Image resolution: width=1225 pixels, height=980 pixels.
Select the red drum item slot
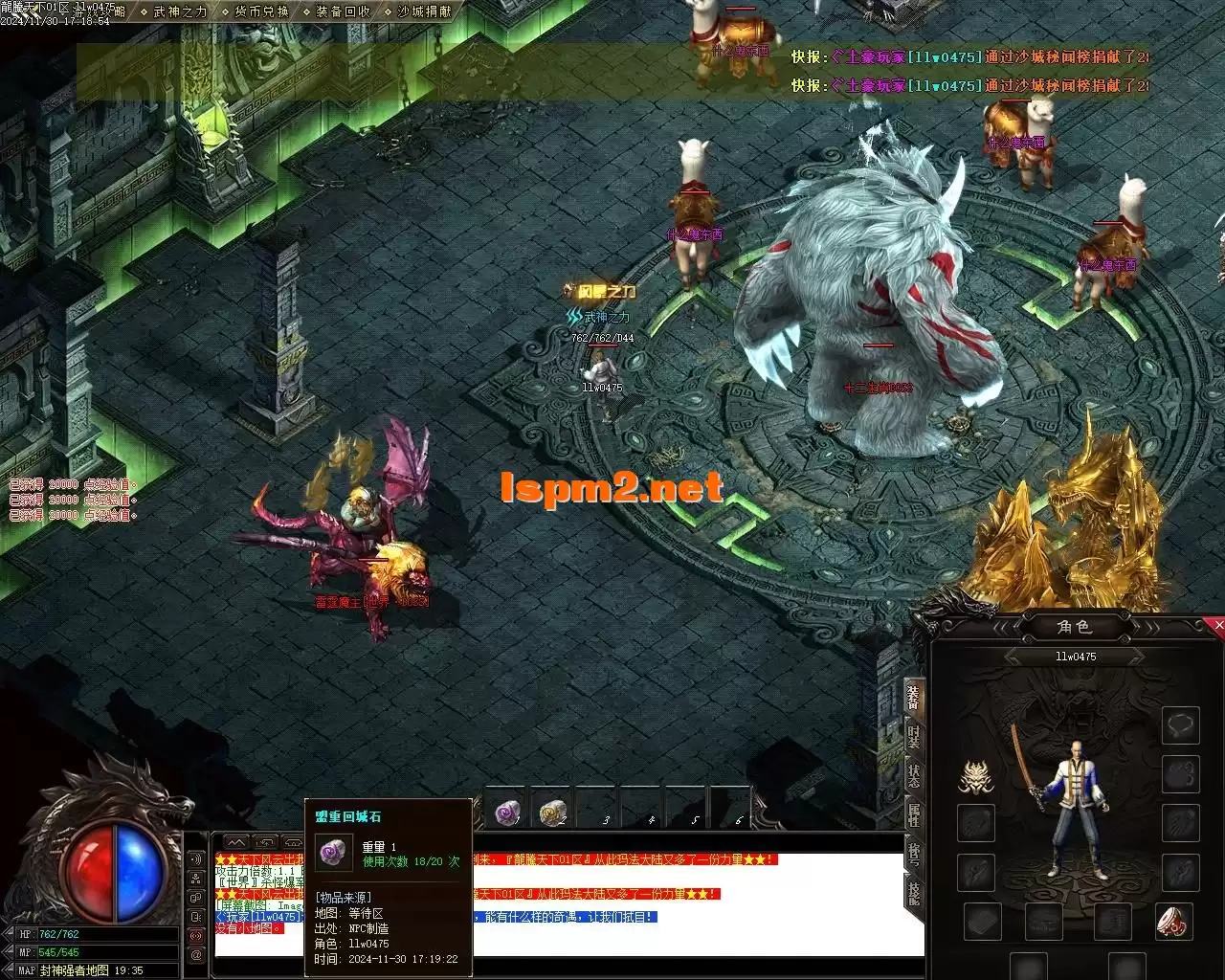tap(1173, 921)
